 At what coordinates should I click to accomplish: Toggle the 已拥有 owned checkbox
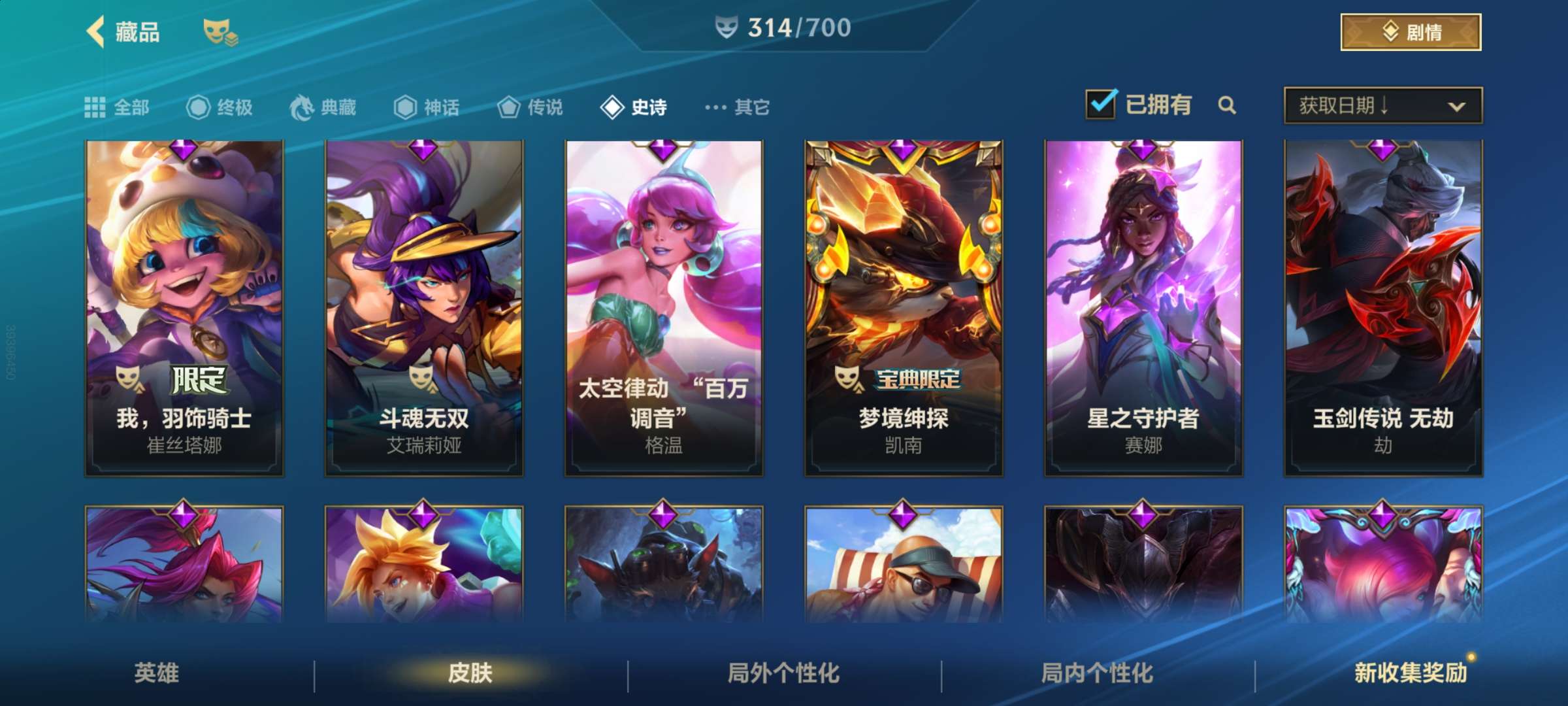pos(1101,105)
